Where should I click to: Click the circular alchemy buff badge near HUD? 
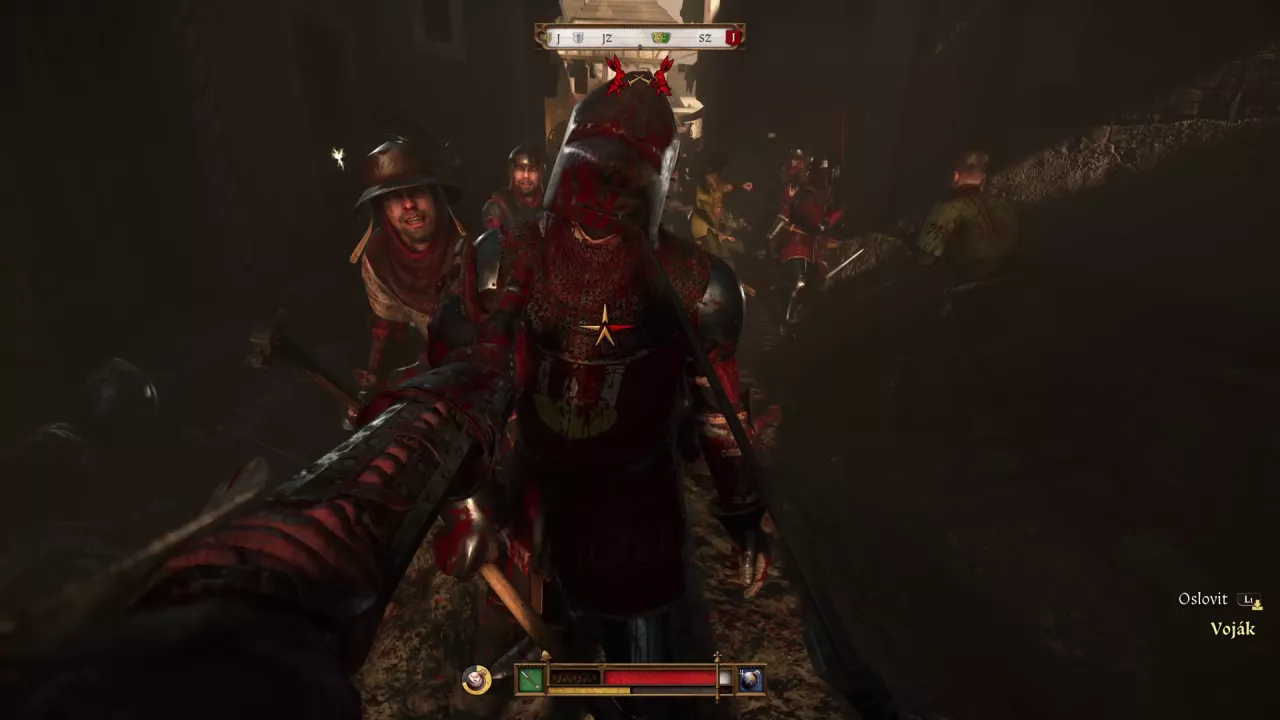(475, 680)
